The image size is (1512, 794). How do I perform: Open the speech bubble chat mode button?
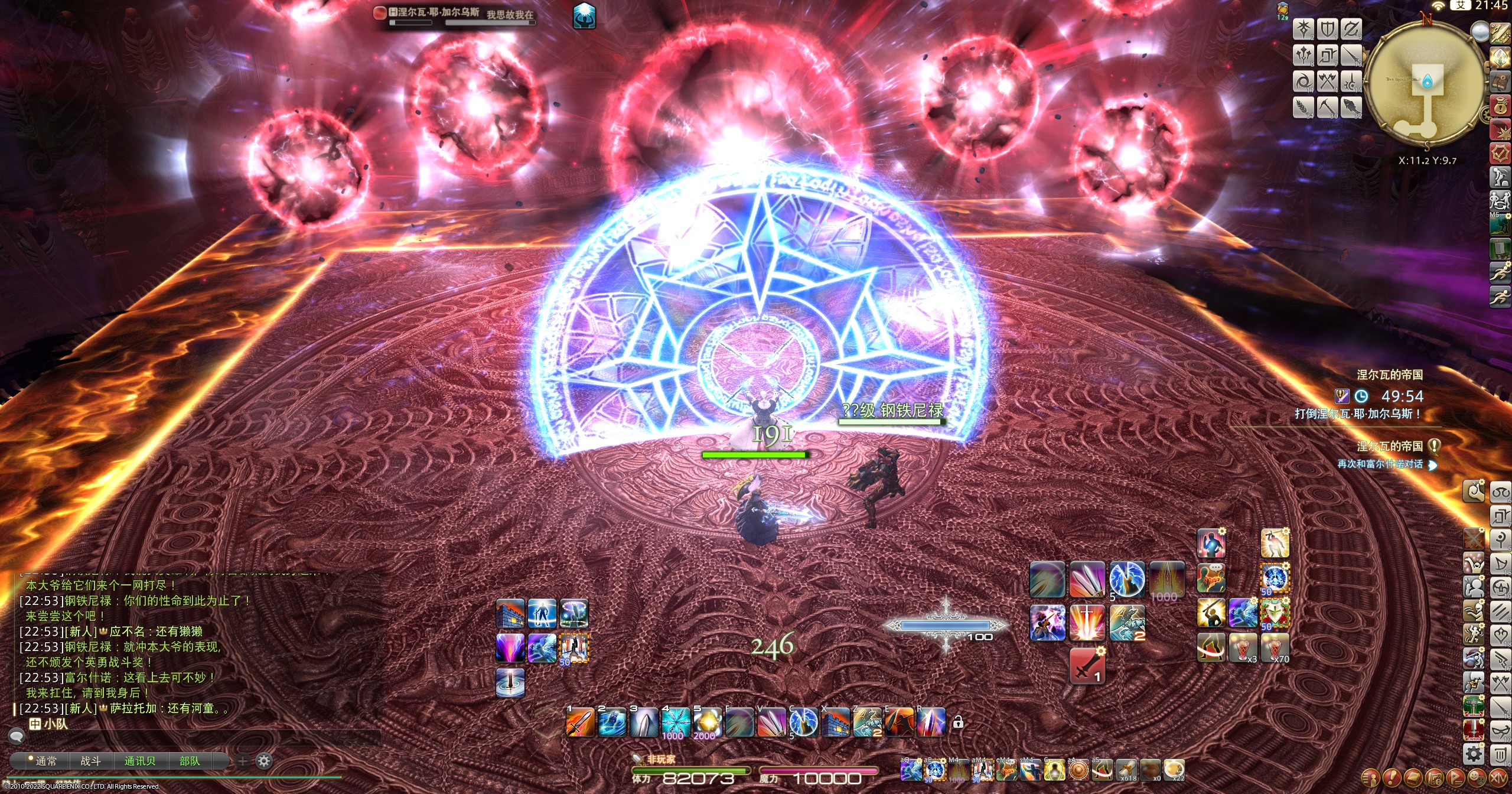17,736
